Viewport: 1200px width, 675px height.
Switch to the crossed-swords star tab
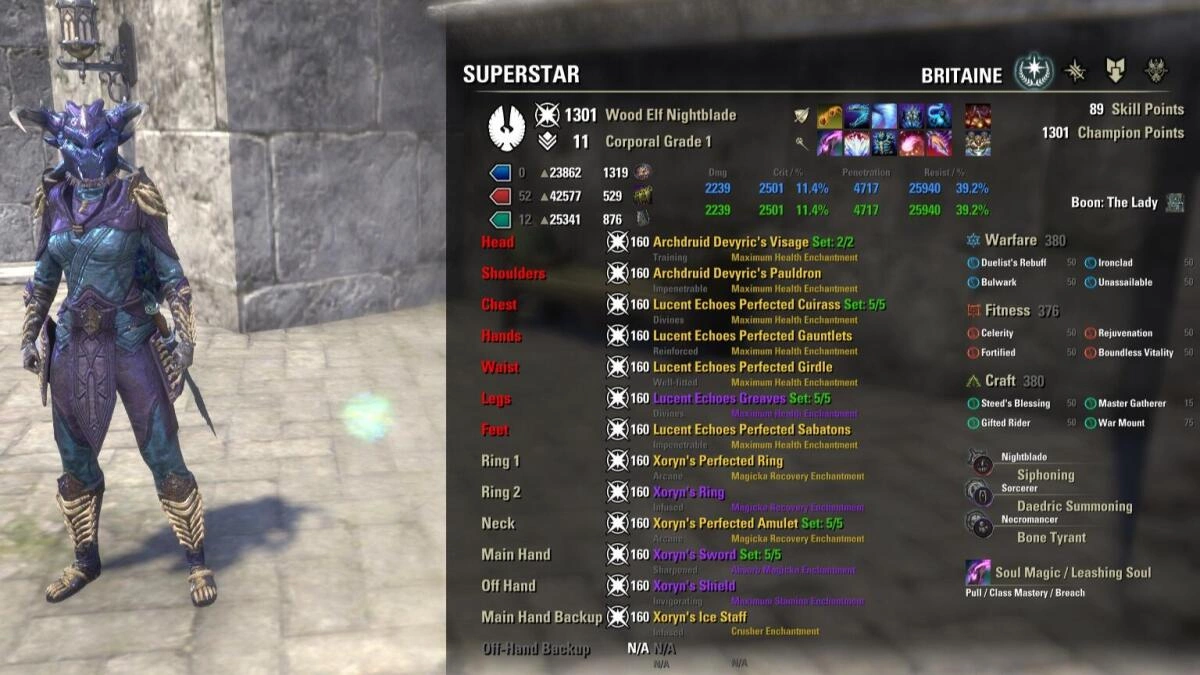click(1076, 71)
